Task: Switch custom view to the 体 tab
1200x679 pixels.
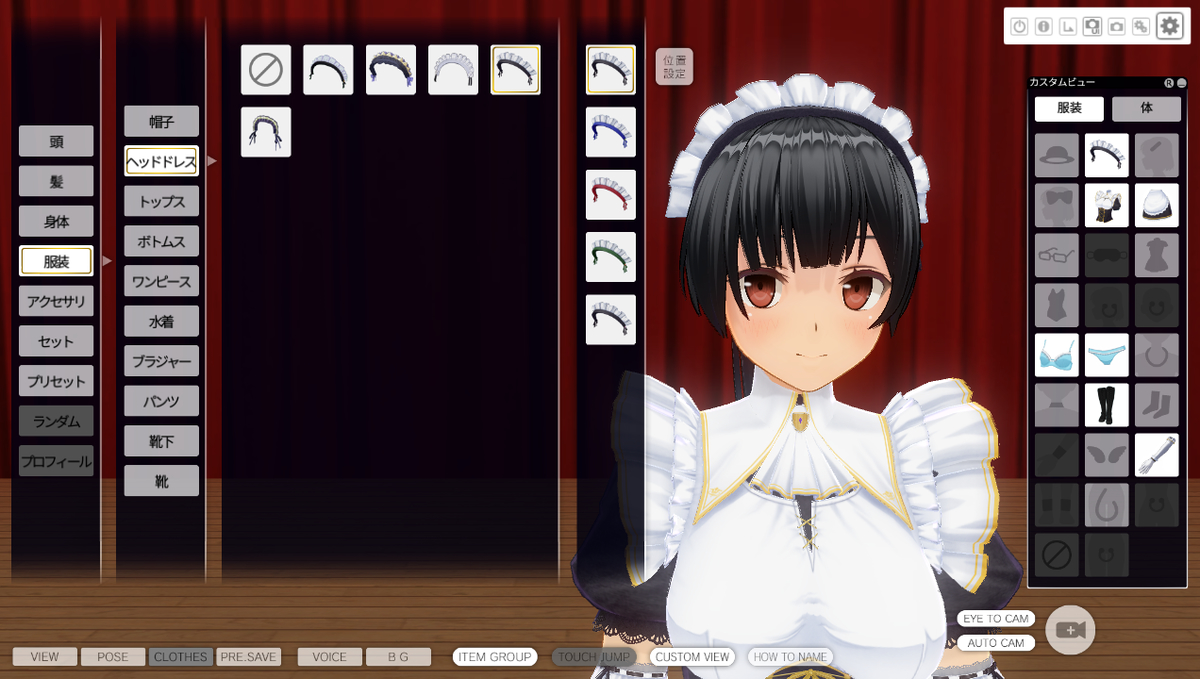Action: click(x=1146, y=108)
